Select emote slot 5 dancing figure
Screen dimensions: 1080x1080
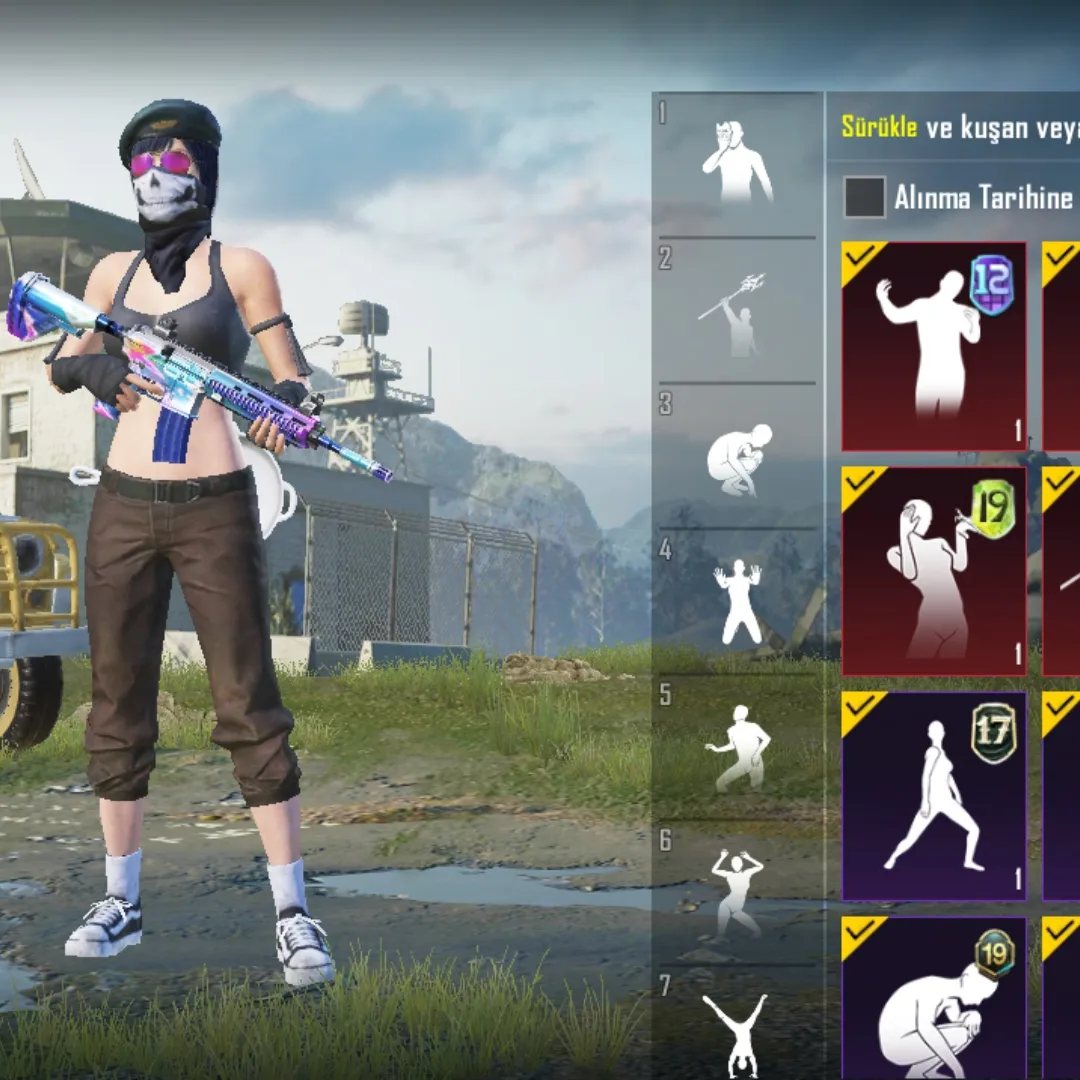point(738,748)
